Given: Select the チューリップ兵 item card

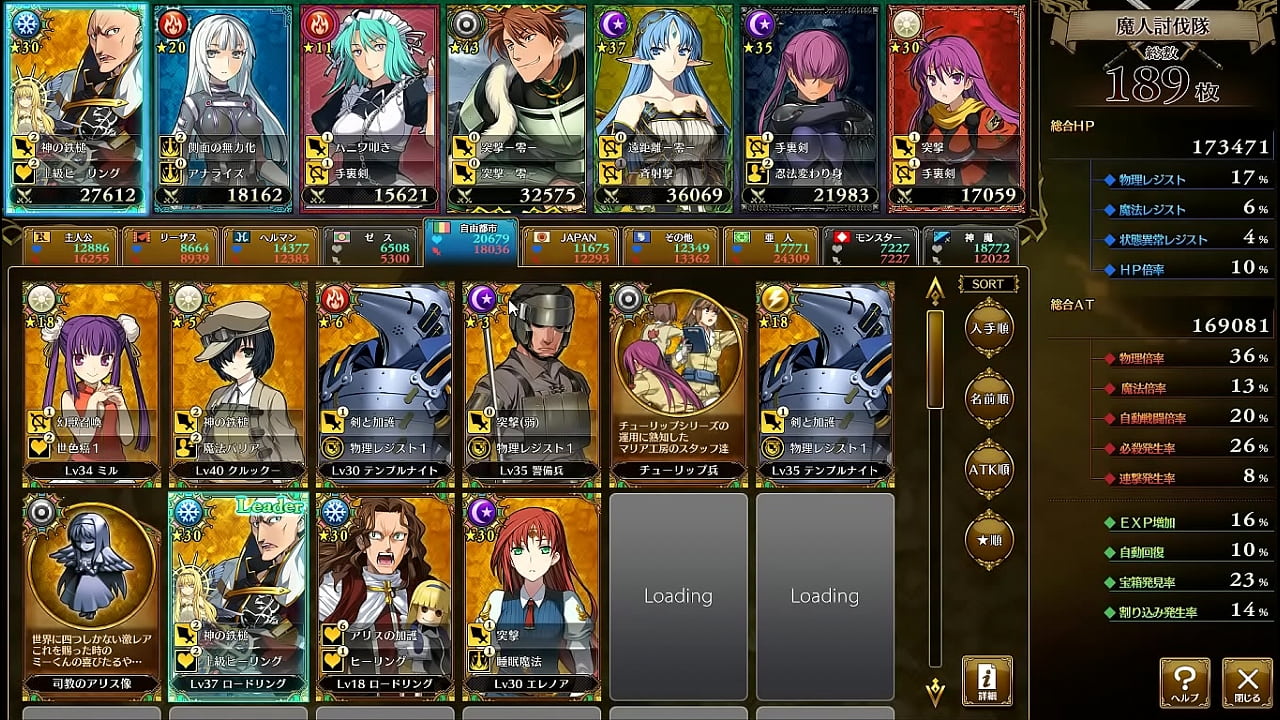Looking at the screenshot, I should (678, 381).
